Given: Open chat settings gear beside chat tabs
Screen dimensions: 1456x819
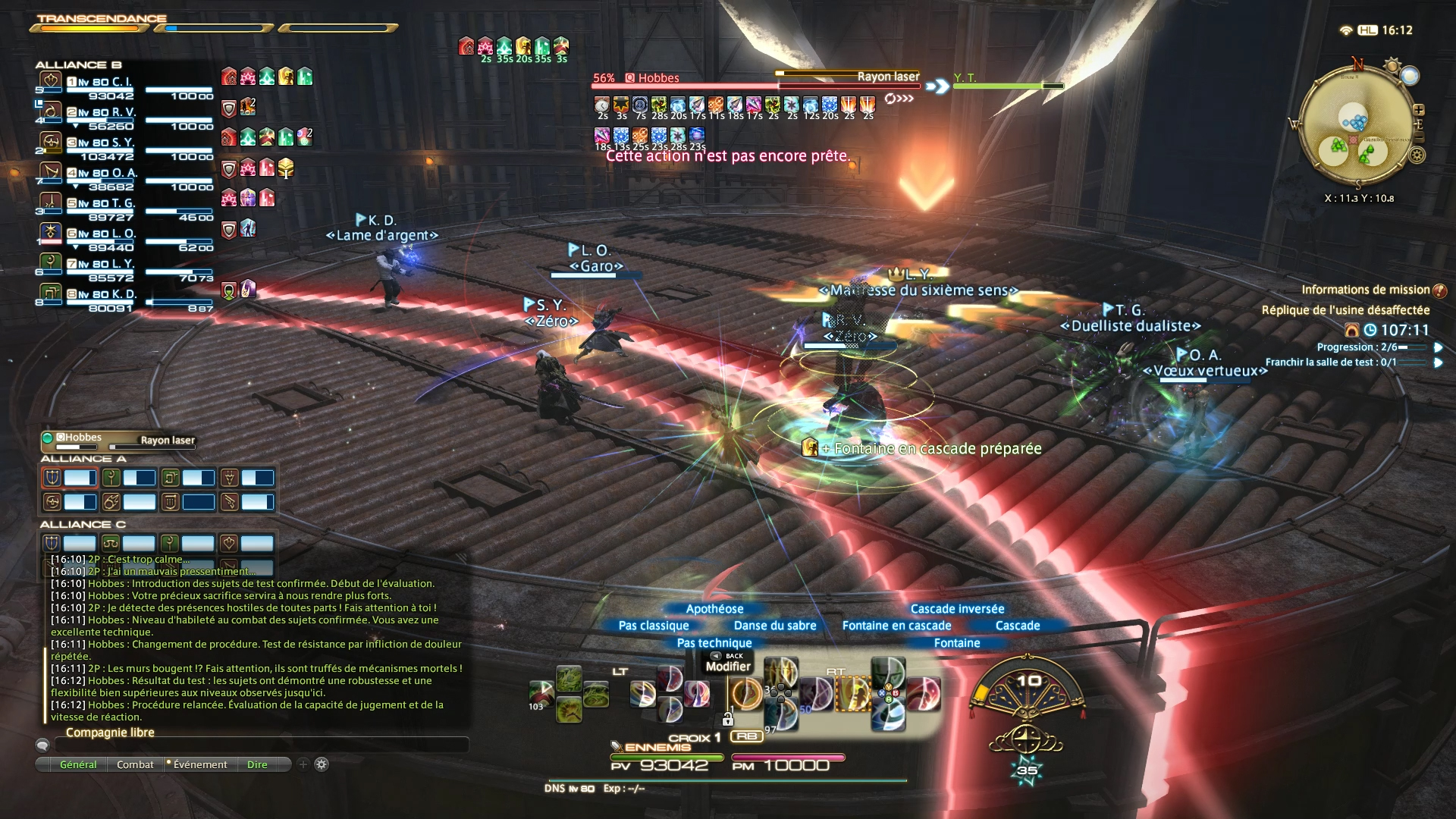Looking at the screenshot, I should pos(322,764).
